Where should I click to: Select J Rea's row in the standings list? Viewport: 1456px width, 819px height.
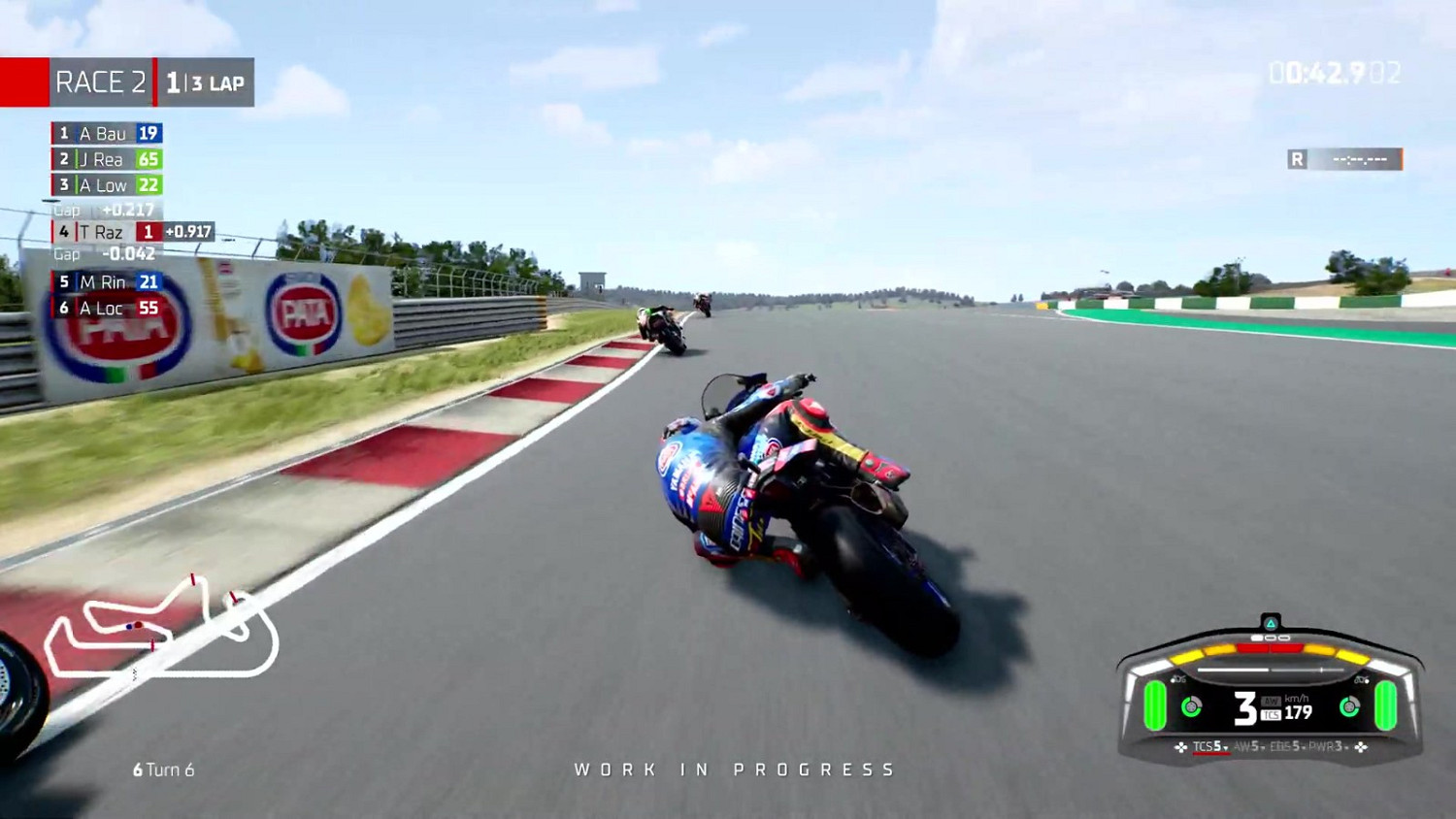point(109,159)
